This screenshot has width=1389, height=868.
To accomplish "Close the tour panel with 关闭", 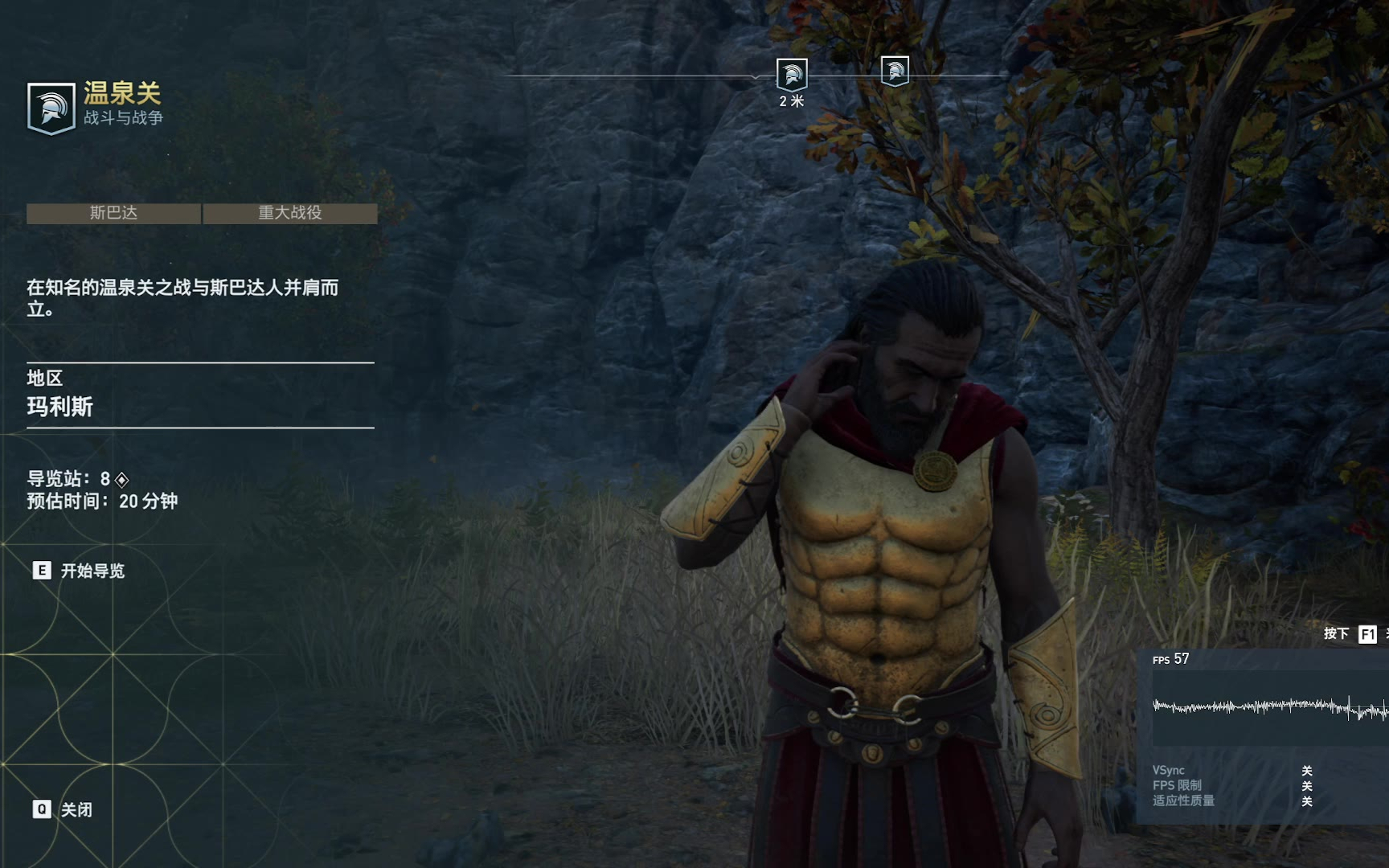I will coord(63,809).
